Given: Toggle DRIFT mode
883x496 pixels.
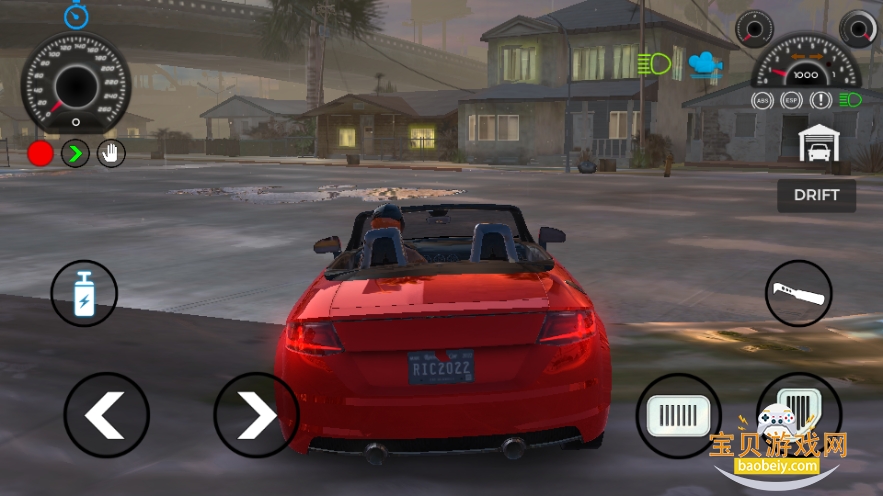Looking at the screenshot, I should click(x=816, y=195).
